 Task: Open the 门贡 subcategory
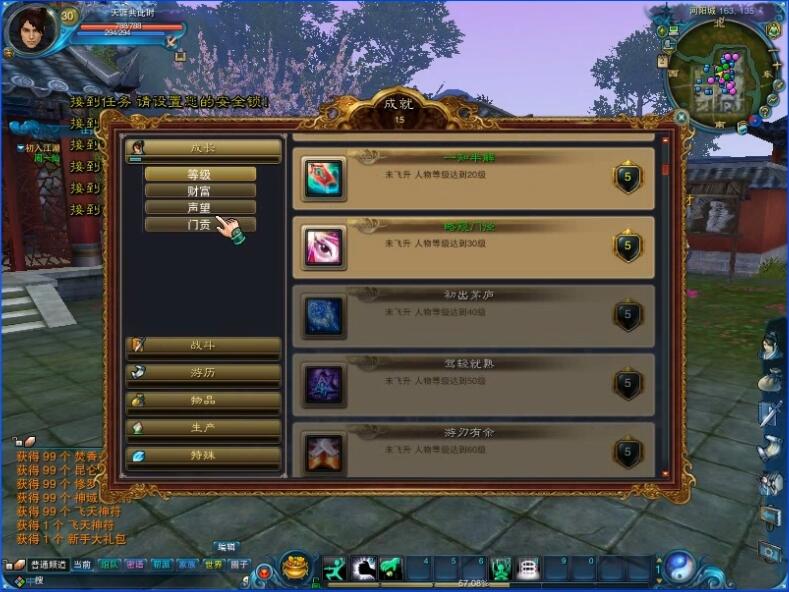(200, 225)
